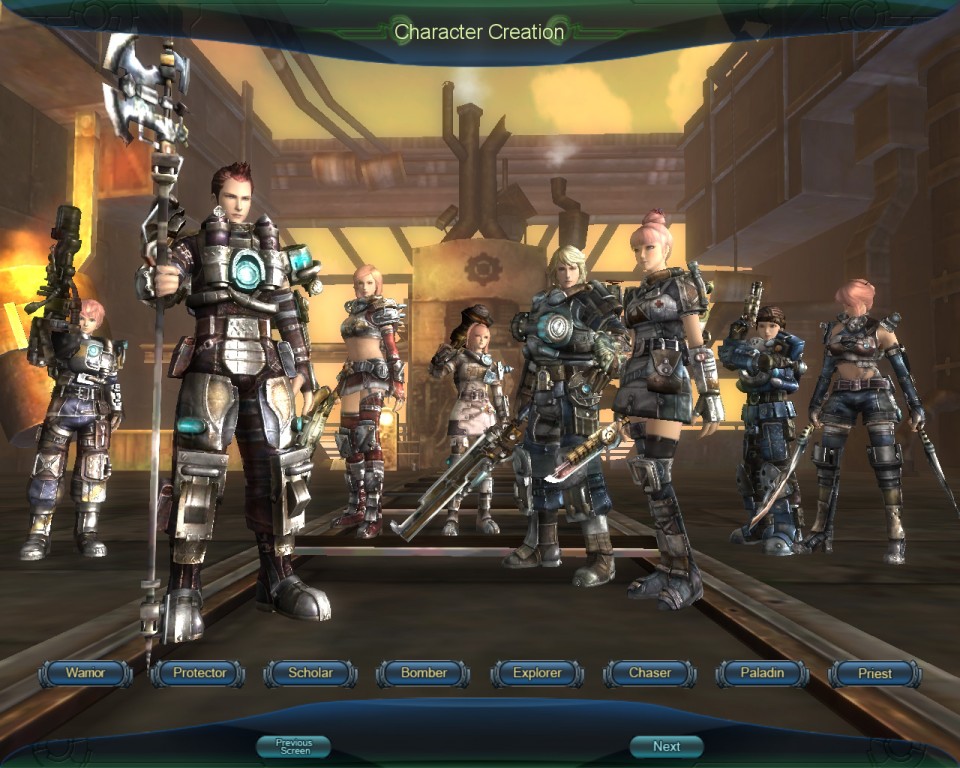Click the Chaser class button

650,673
